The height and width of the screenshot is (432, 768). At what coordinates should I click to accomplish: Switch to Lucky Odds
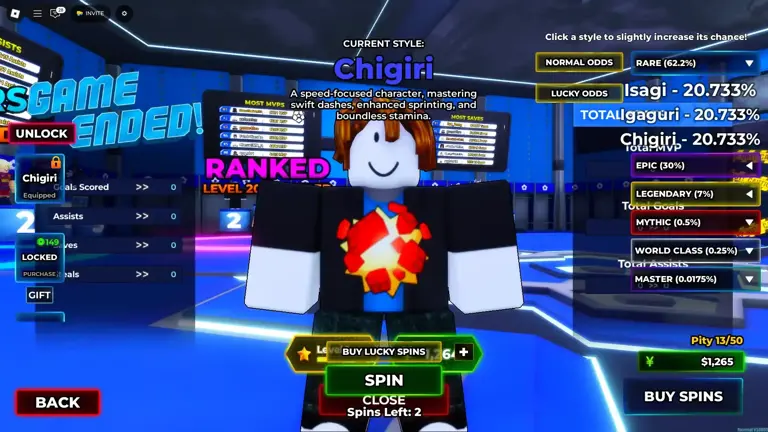click(578, 93)
